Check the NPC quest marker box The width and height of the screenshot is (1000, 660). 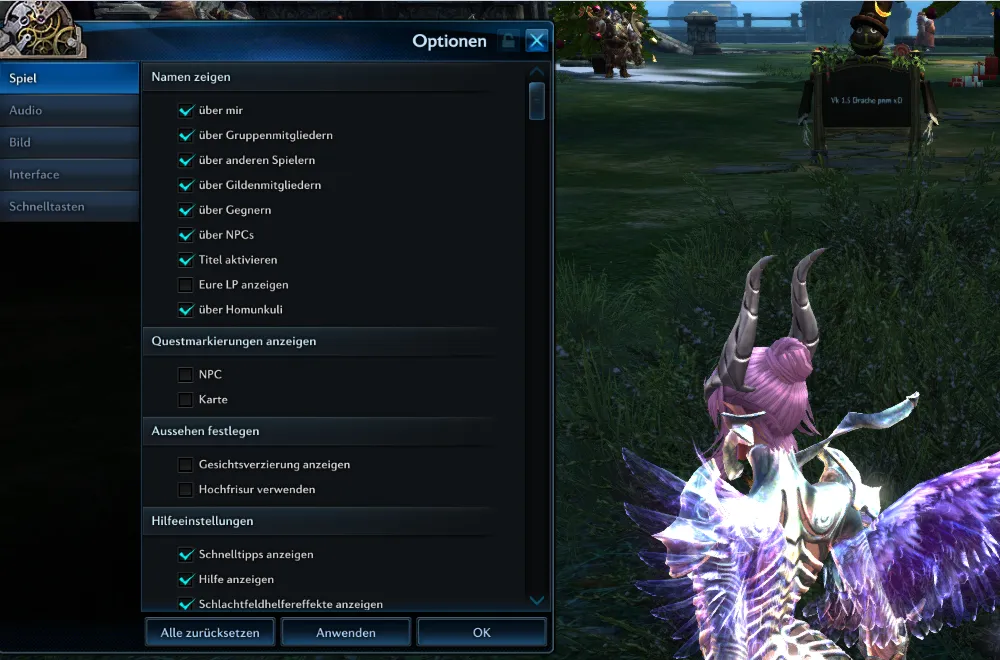pyautogui.click(x=185, y=375)
